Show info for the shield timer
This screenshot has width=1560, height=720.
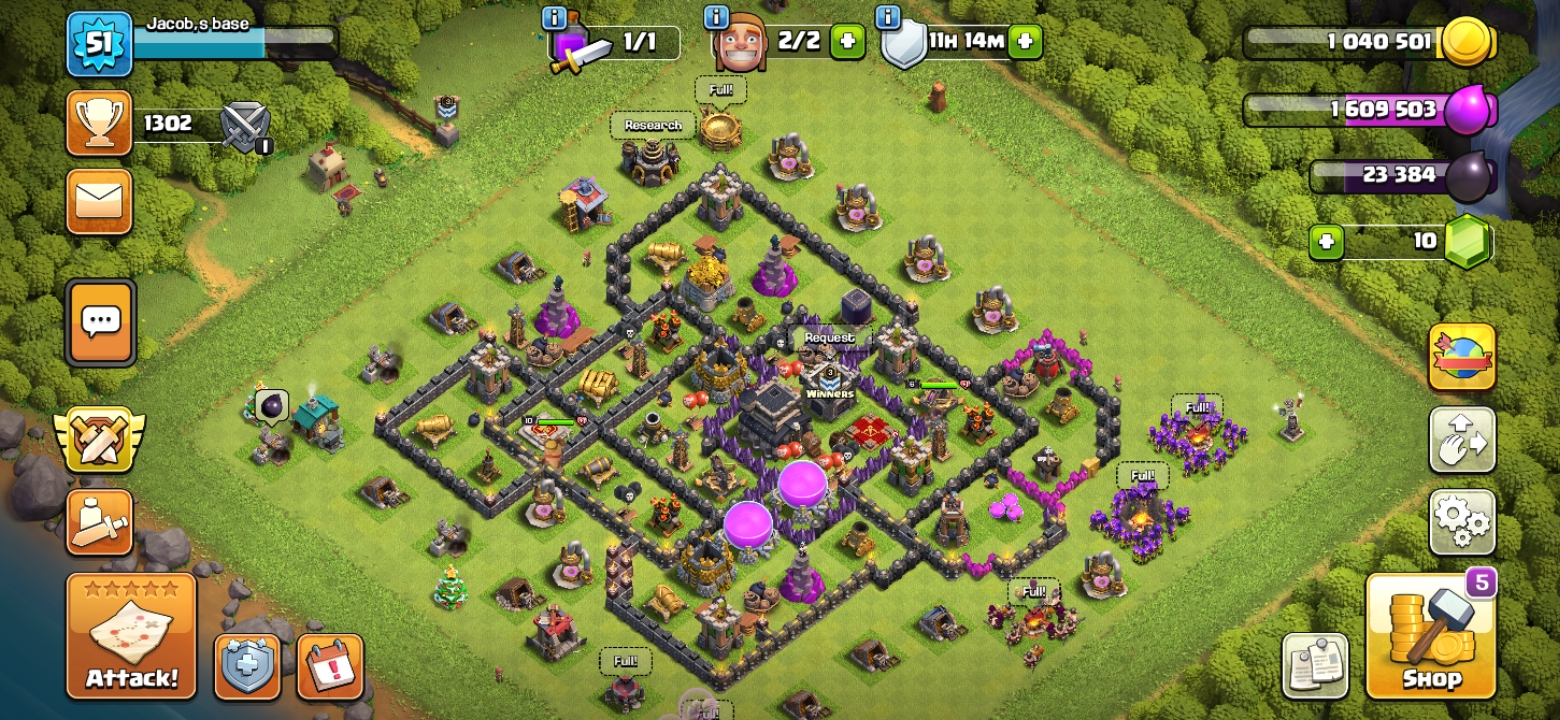click(x=888, y=17)
